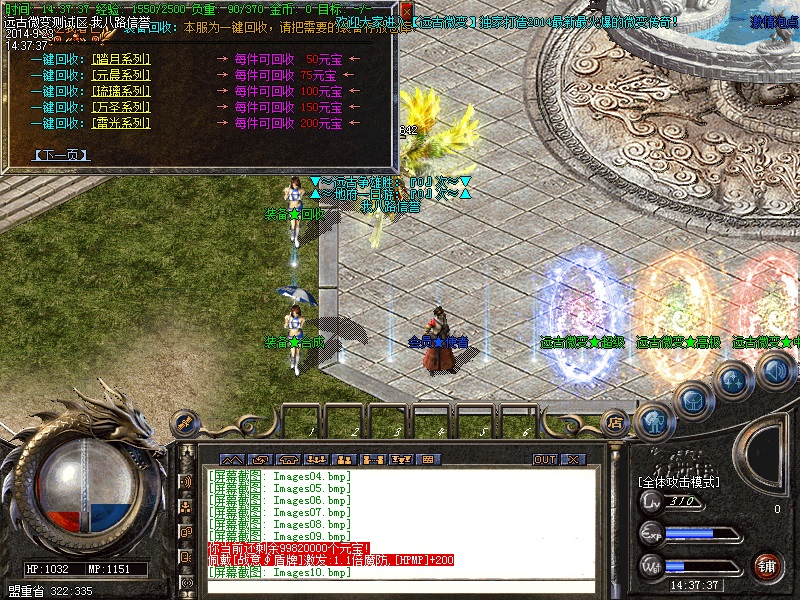
Task: Recycle the 雷光系列 equipment set
Action: click(x=120, y=123)
